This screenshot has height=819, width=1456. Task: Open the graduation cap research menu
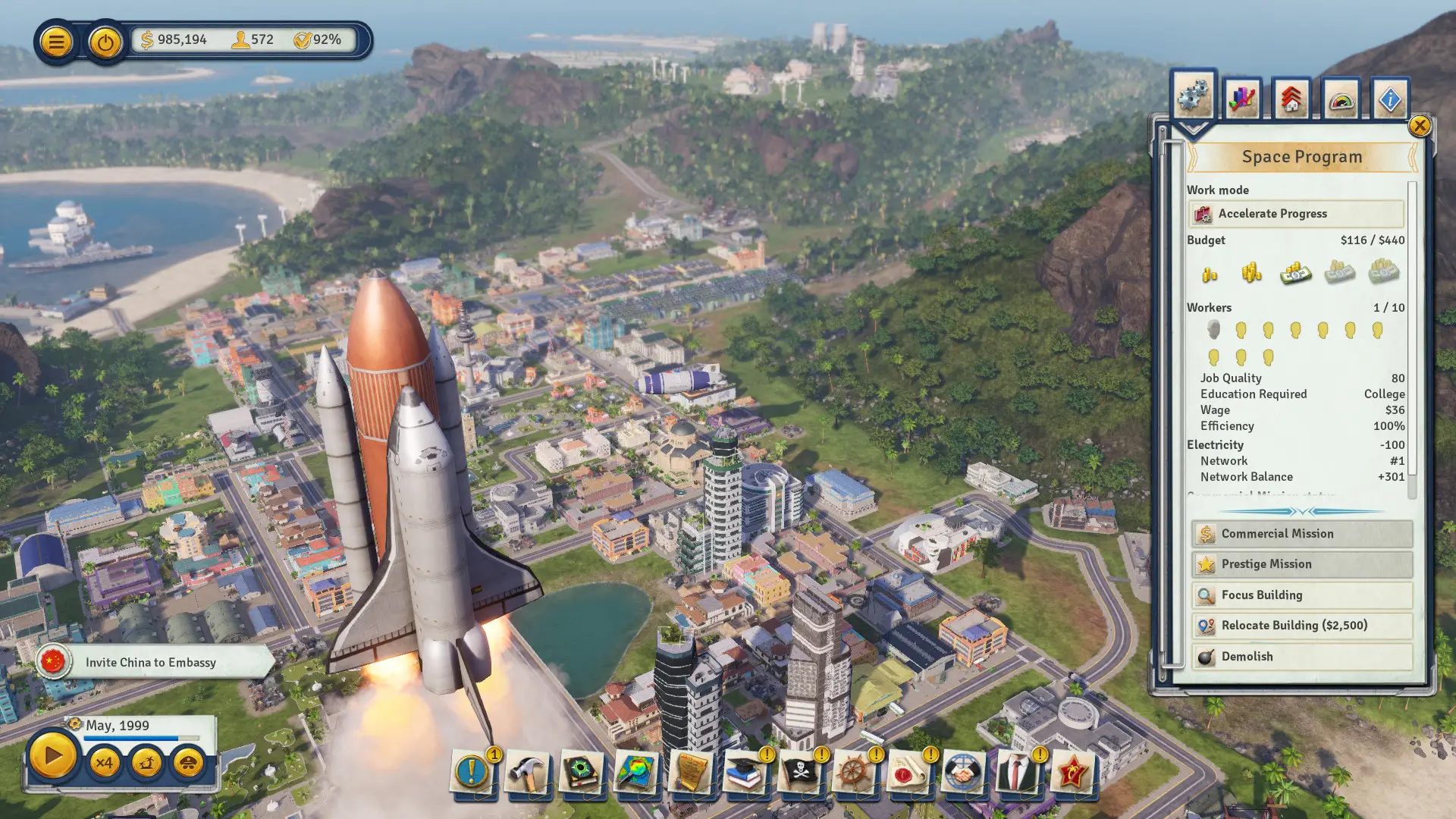tap(745, 773)
